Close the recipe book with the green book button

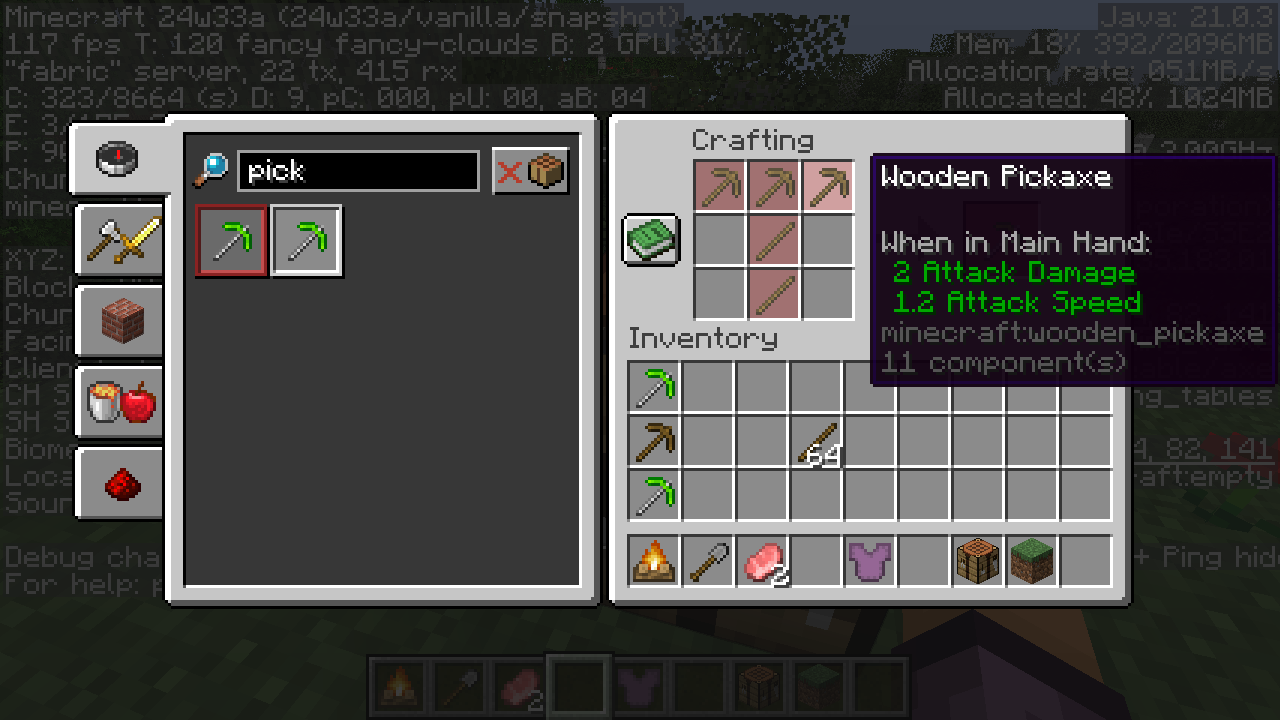tap(651, 240)
